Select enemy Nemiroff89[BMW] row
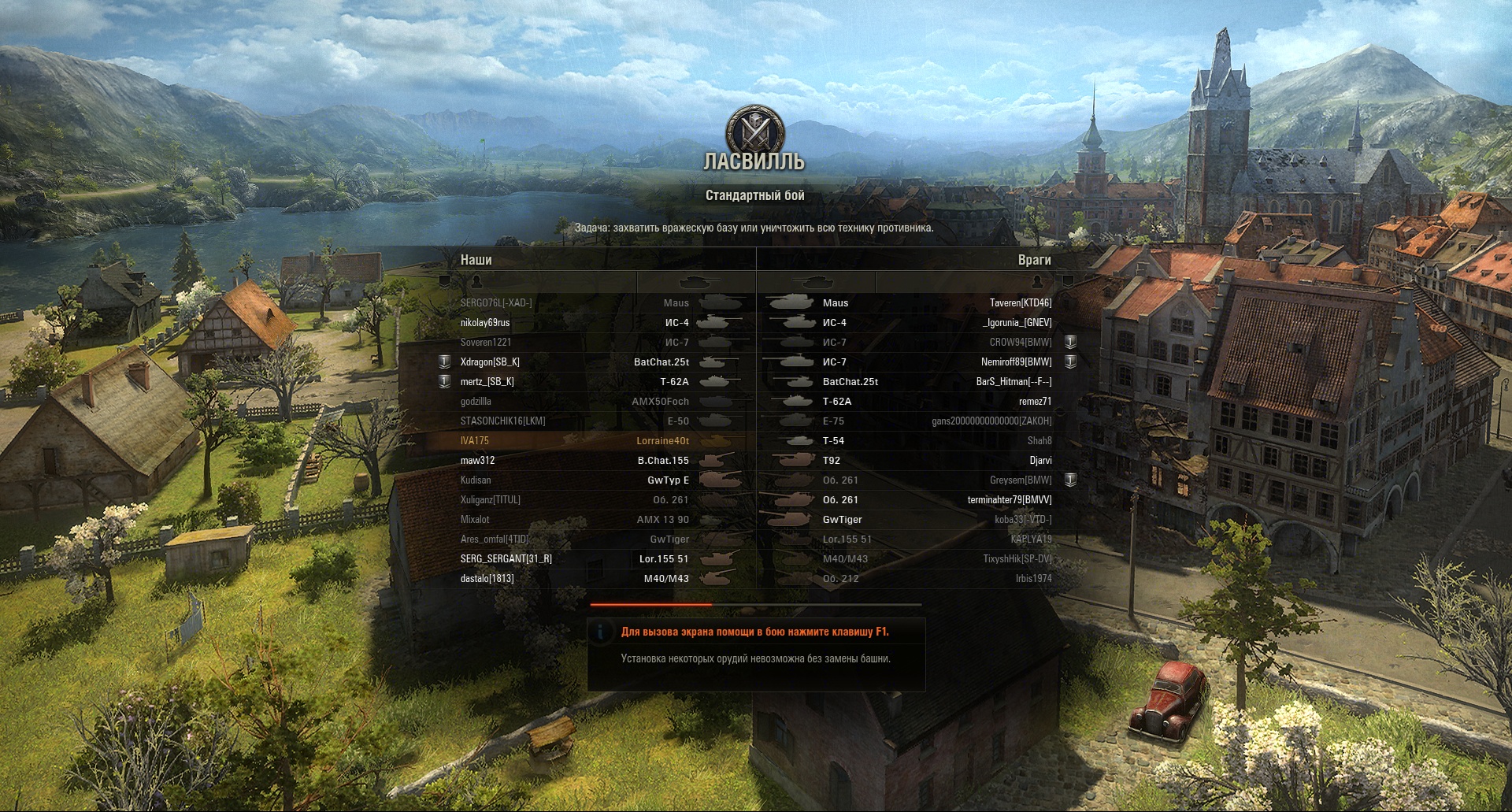The height and width of the screenshot is (812, 1512). pyautogui.click(x=1016, y=362)
